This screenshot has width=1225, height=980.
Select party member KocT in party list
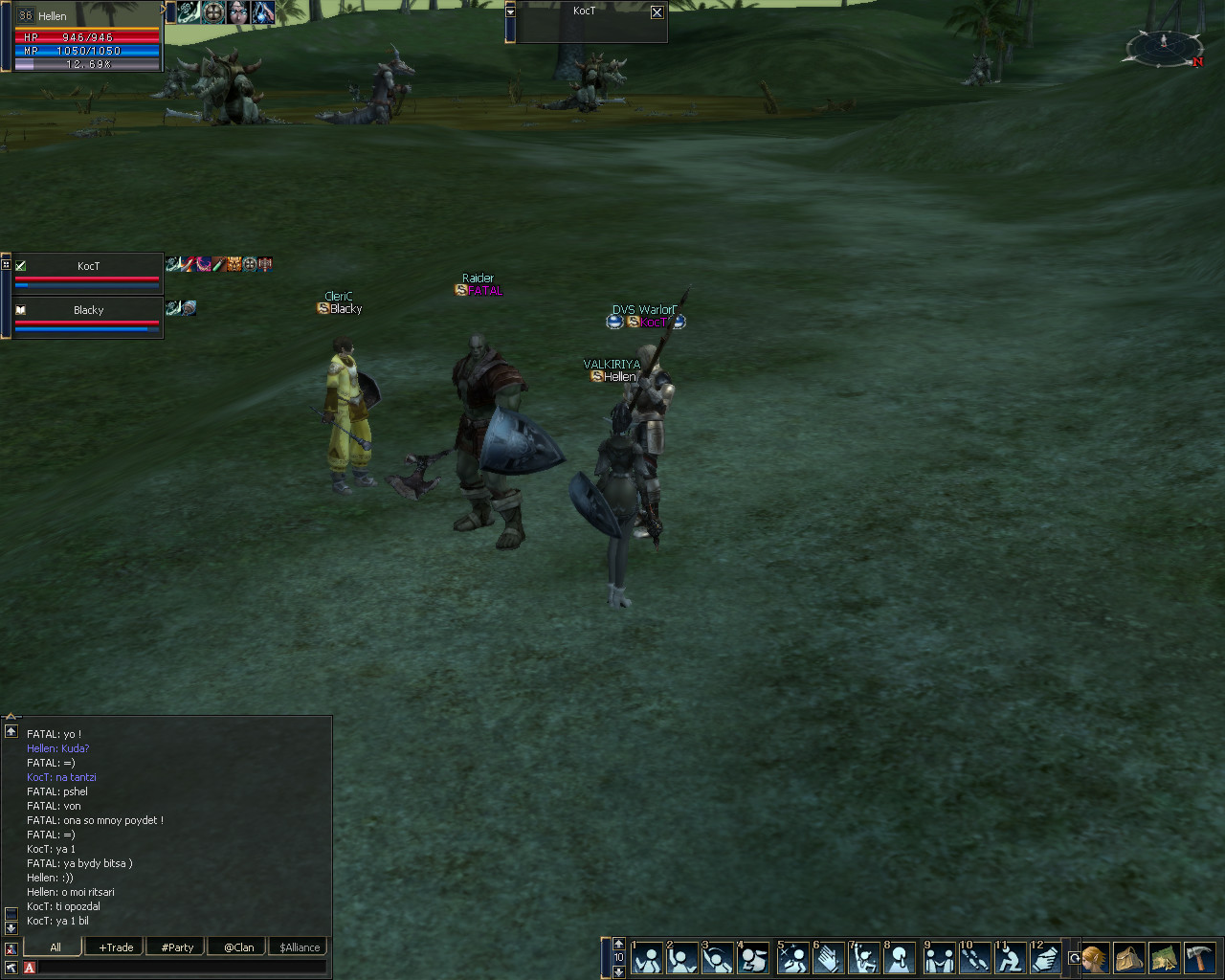(x=88, y=267)
